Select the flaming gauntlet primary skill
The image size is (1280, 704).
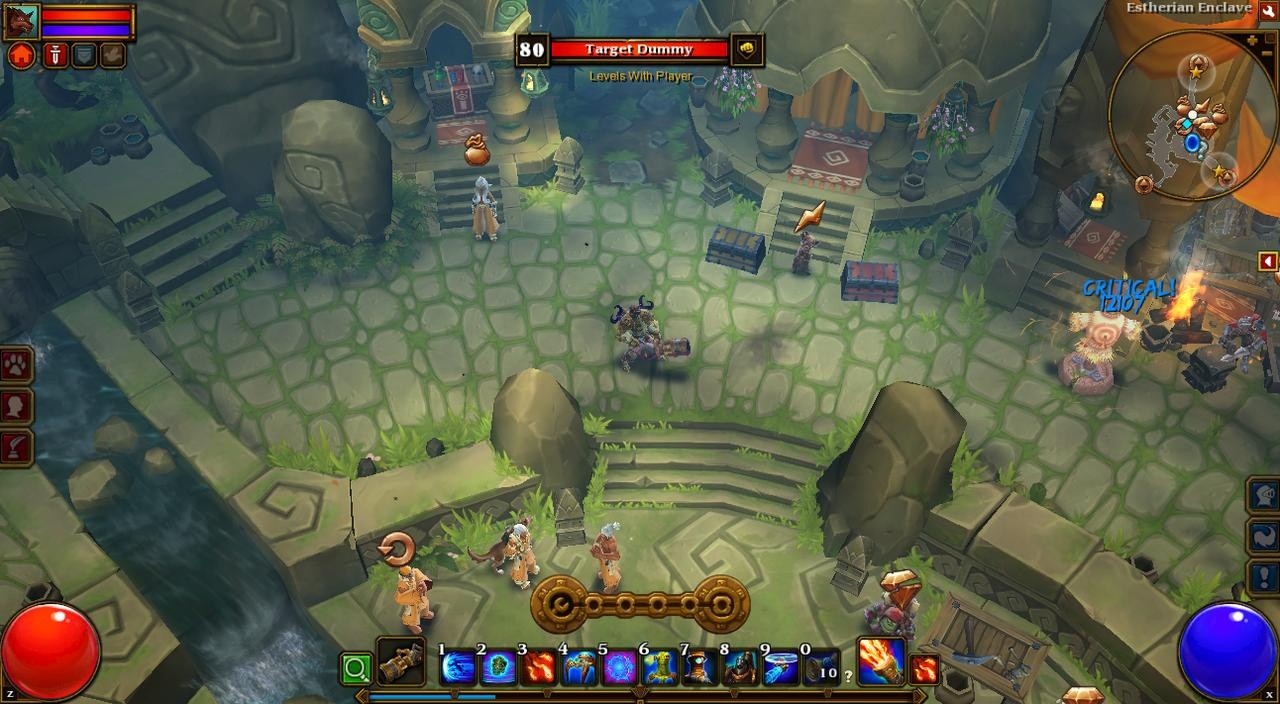click(880, 661)
